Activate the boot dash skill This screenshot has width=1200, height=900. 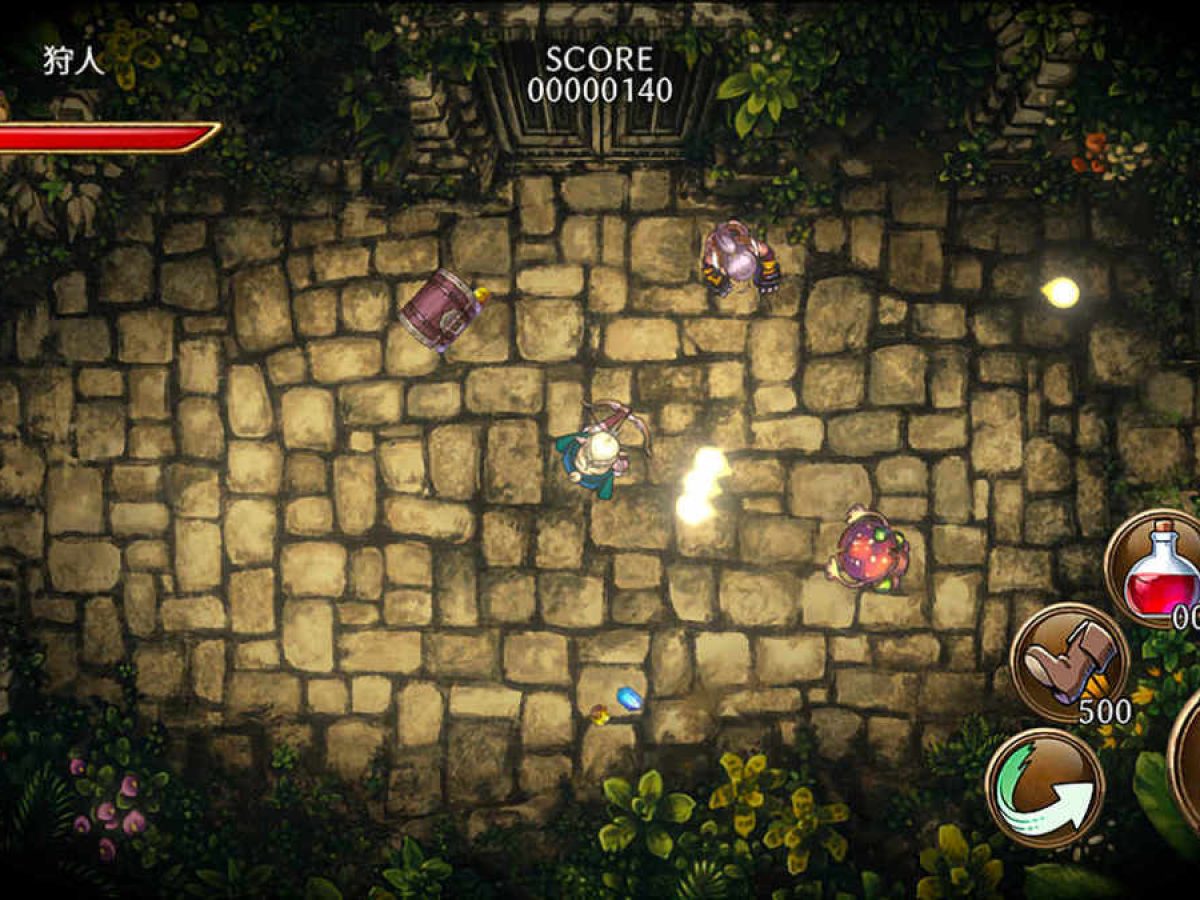coord(1069,661)
